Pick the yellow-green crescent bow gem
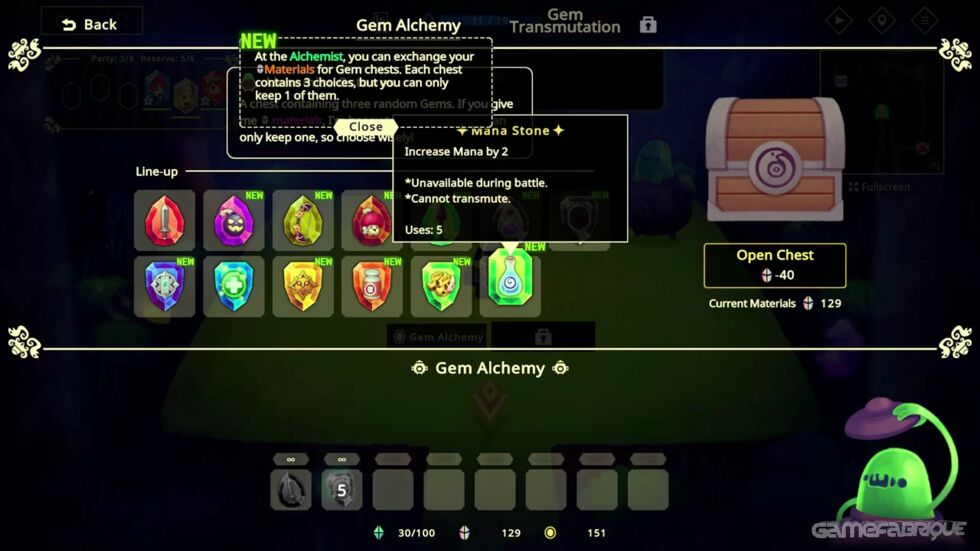 coord(303,220)
